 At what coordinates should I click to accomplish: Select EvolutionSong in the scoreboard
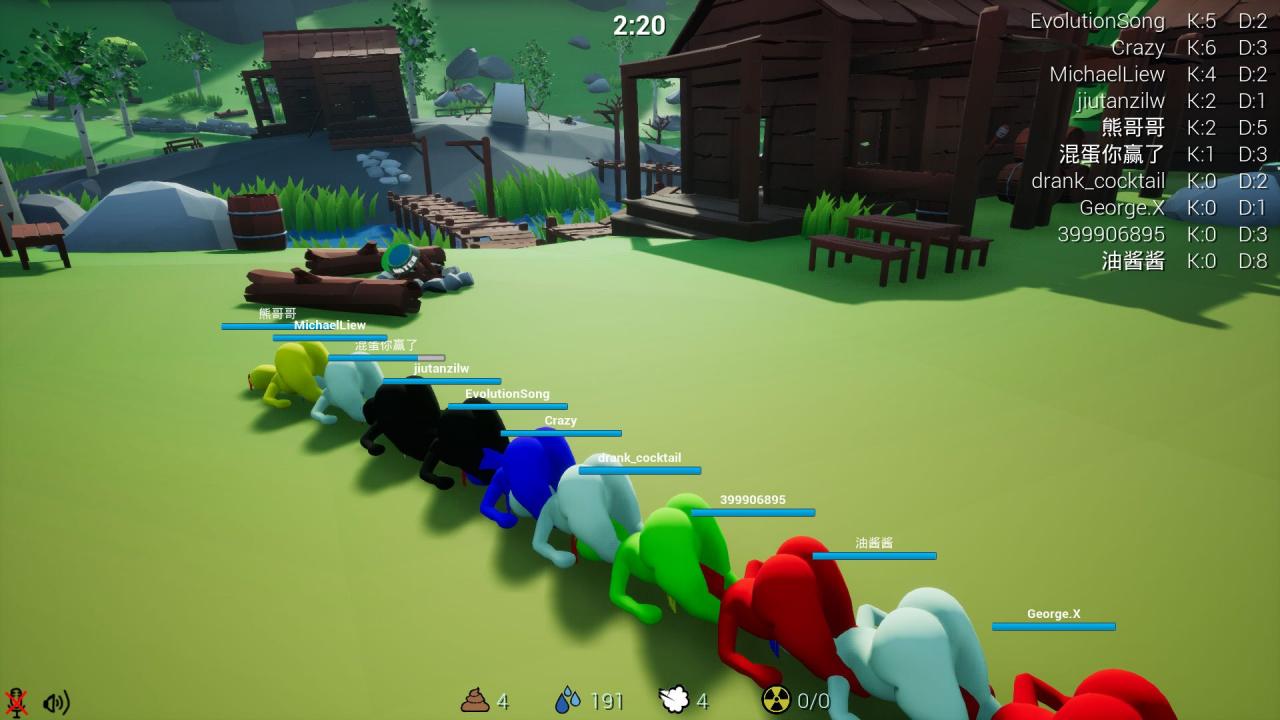1097,21
